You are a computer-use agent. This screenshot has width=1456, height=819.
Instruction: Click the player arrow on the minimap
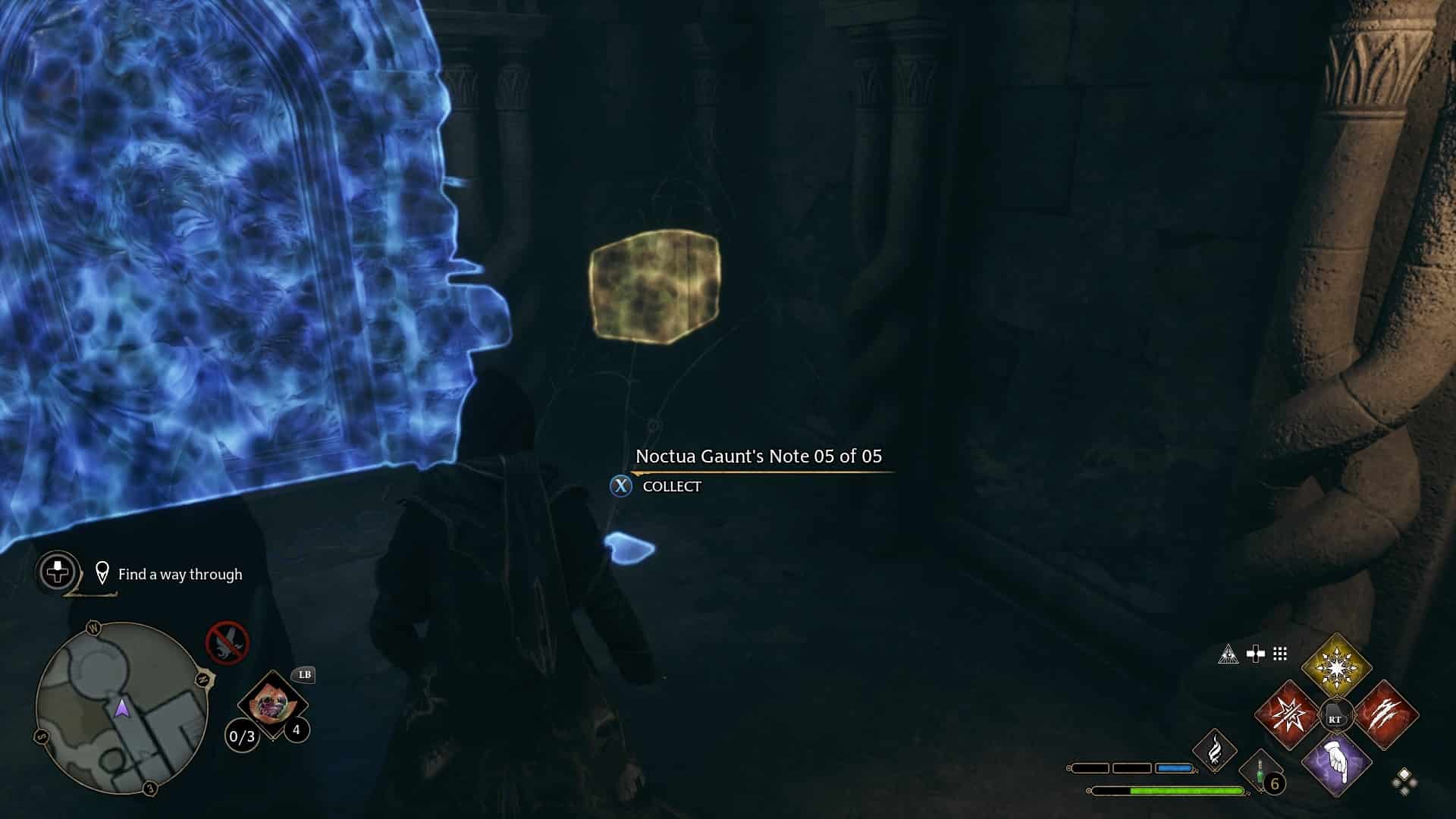[x=121, y=708]
